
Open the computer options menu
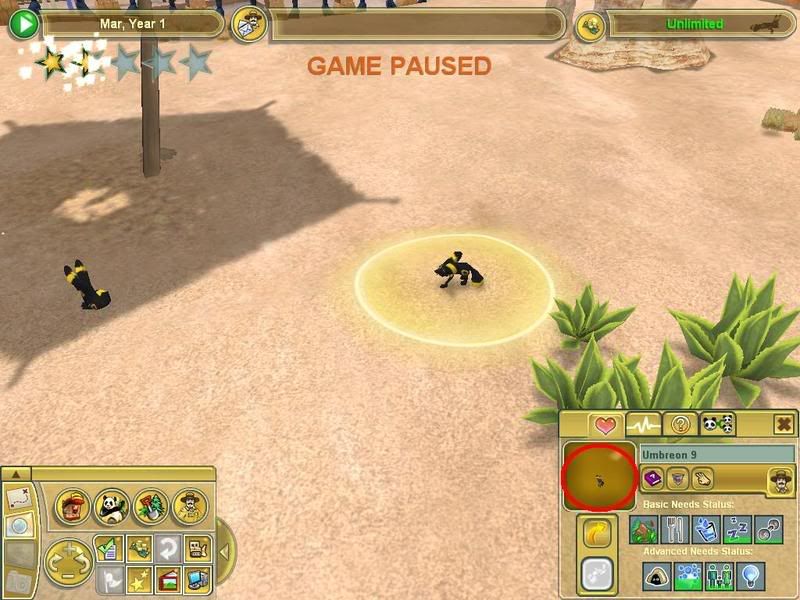[x=197, y=578]
